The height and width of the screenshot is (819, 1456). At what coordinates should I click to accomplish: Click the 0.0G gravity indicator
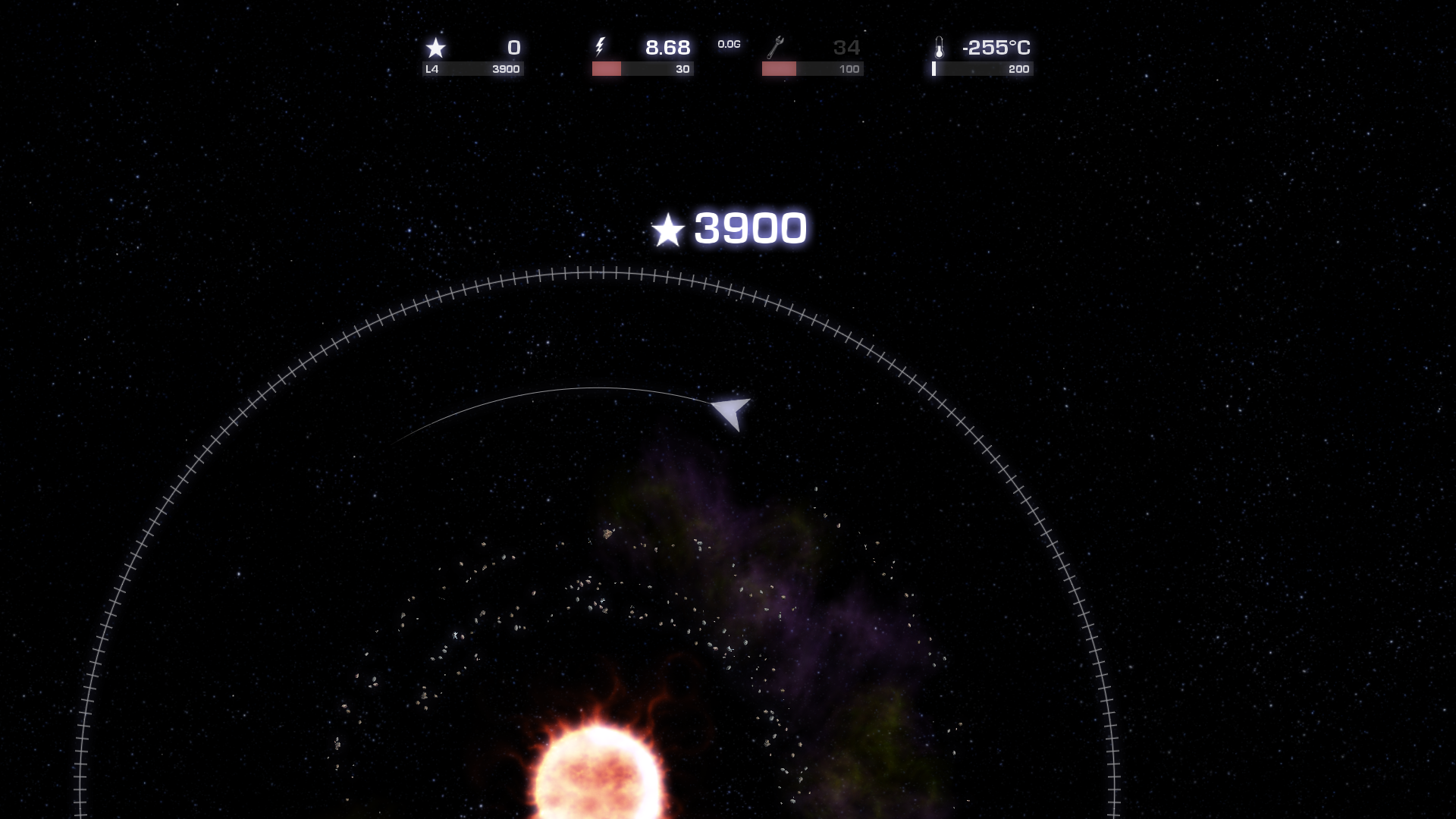point(729,45)
